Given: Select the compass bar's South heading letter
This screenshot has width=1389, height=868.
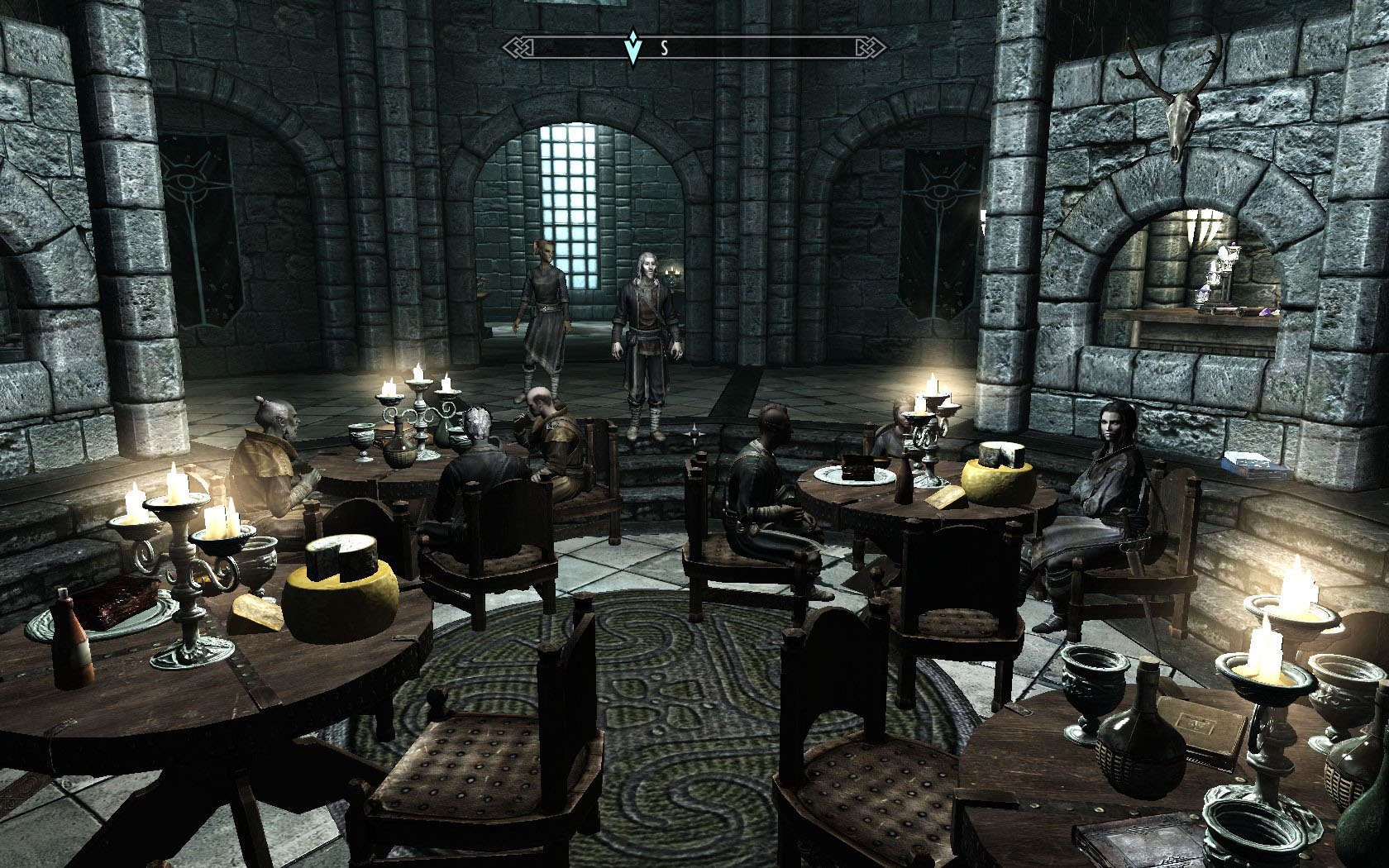Looking at the screenshot, I should [663, 49].
